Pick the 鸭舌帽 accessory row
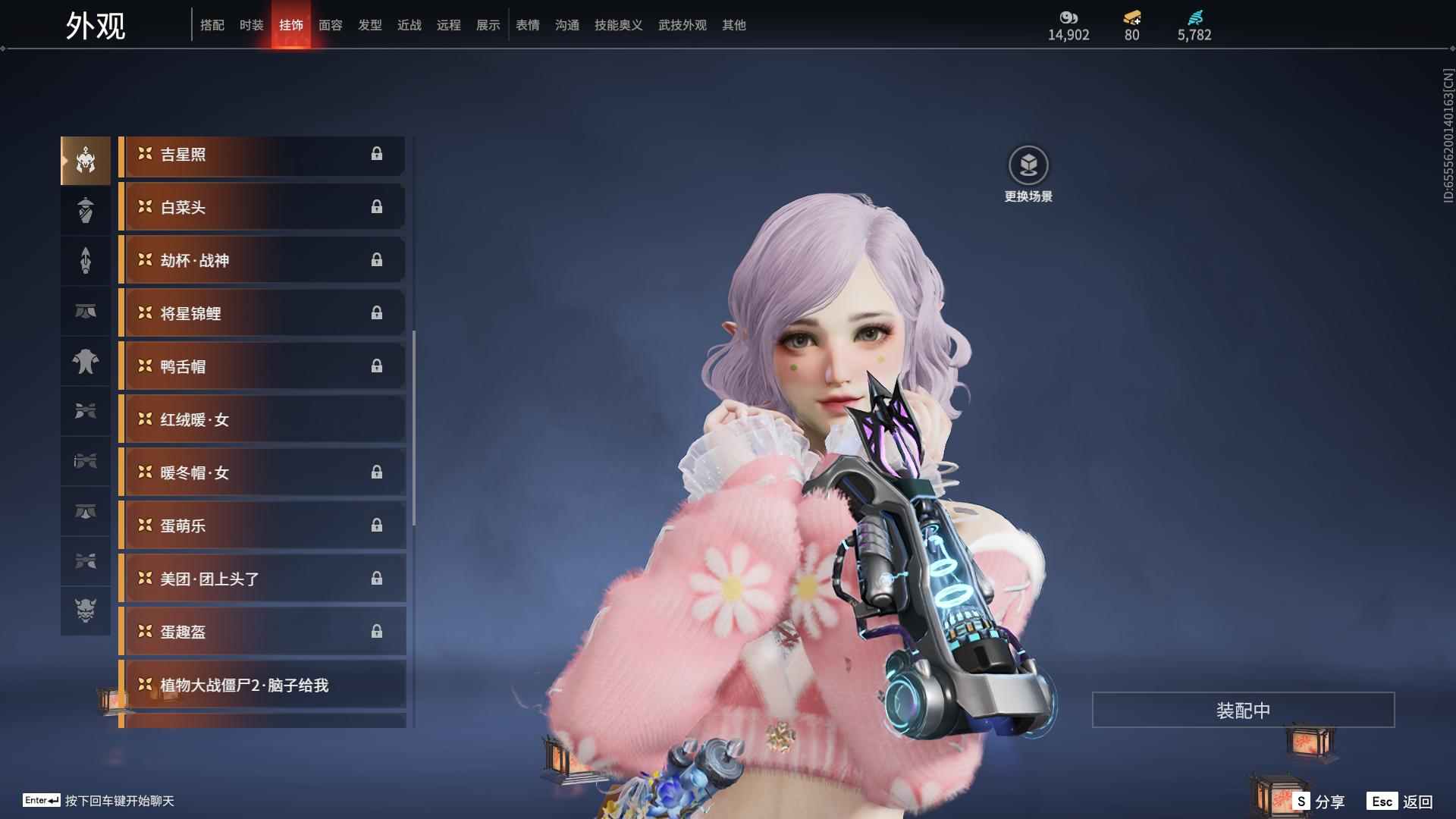Screen dimensions: 1456x819 coord(262,367)
